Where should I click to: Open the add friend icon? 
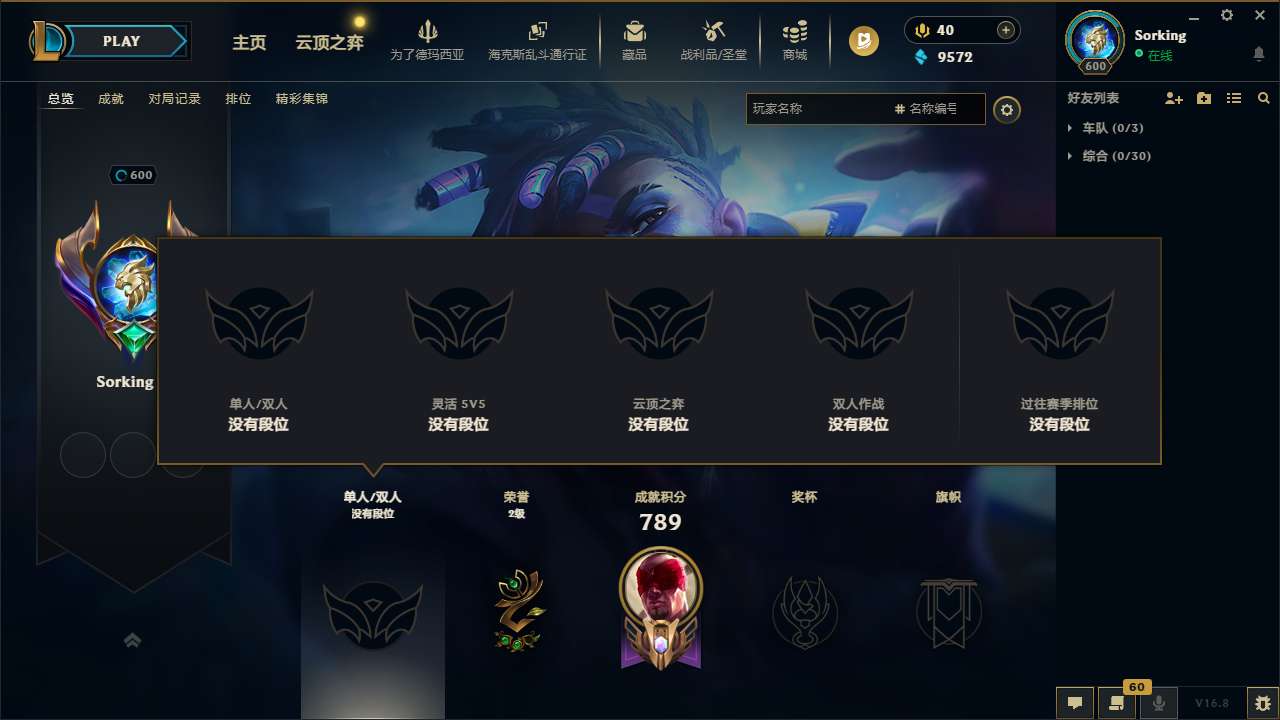[x=1173, y=98]
